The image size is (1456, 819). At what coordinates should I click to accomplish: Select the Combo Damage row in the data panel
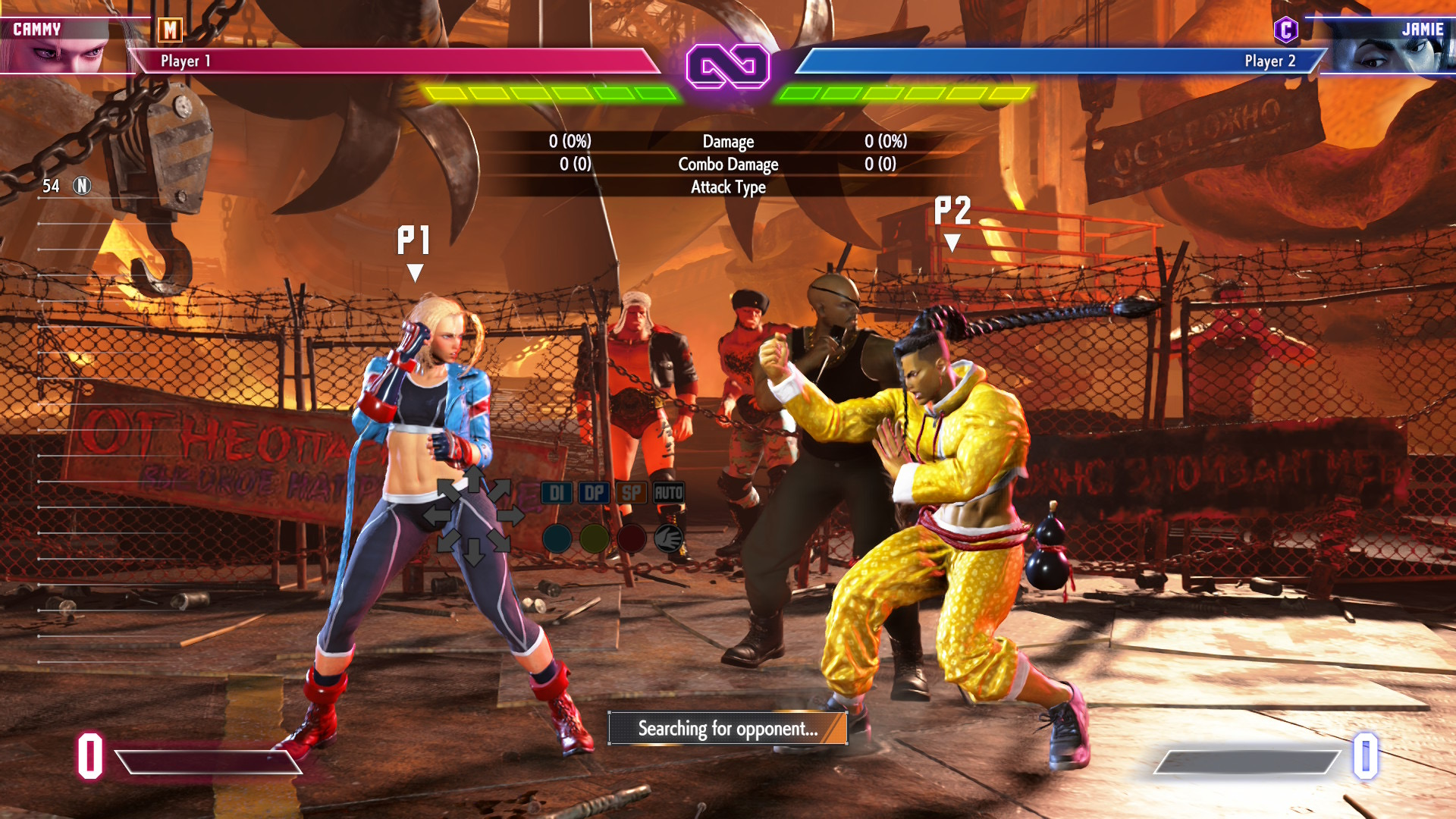coord(727,164)
